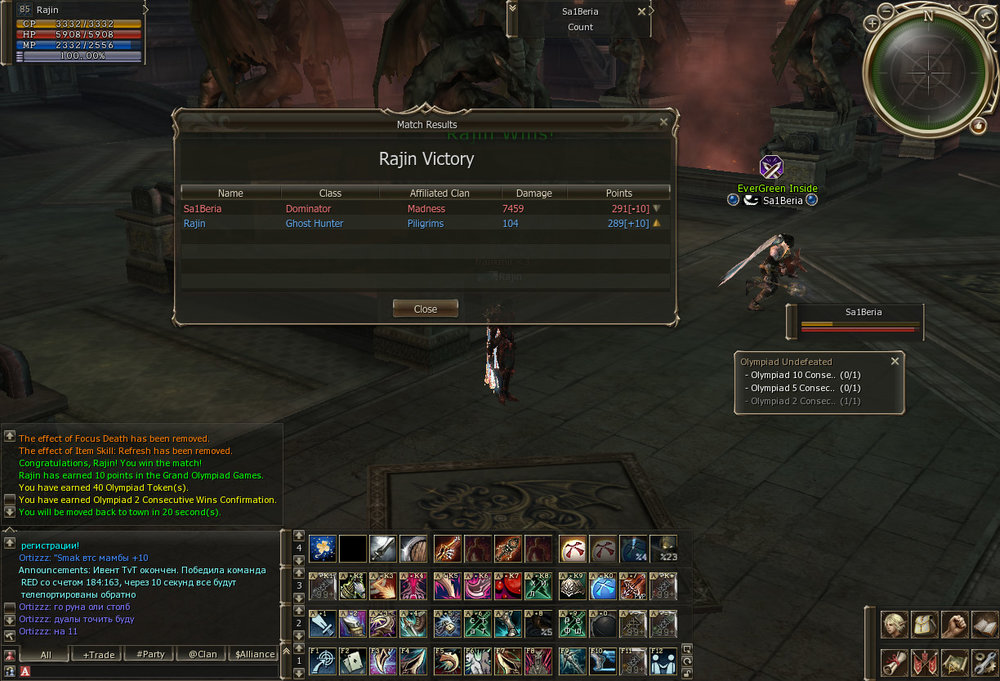Close the Sa1Beria Count window
Image resolution: width=1000 pixels, height=681 pixels.
(642, 11)
